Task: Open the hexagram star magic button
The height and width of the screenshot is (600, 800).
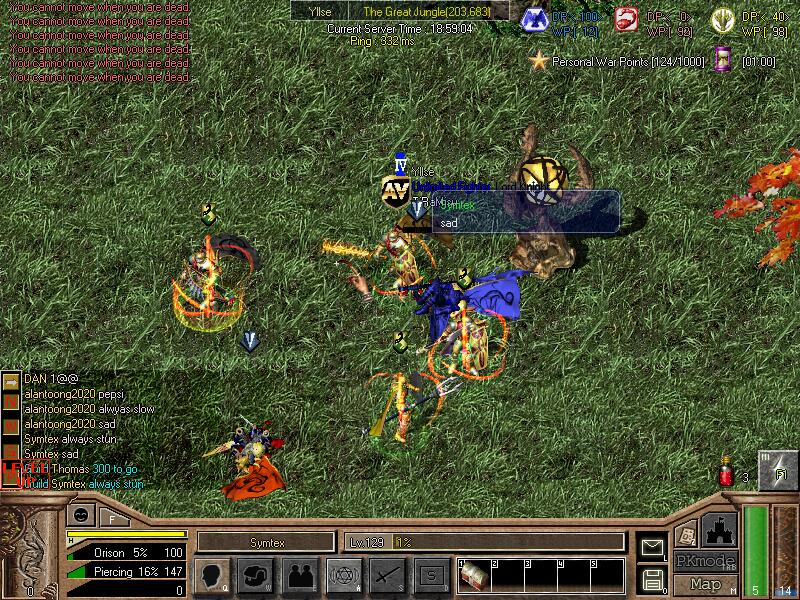Action: click(343, 577)
